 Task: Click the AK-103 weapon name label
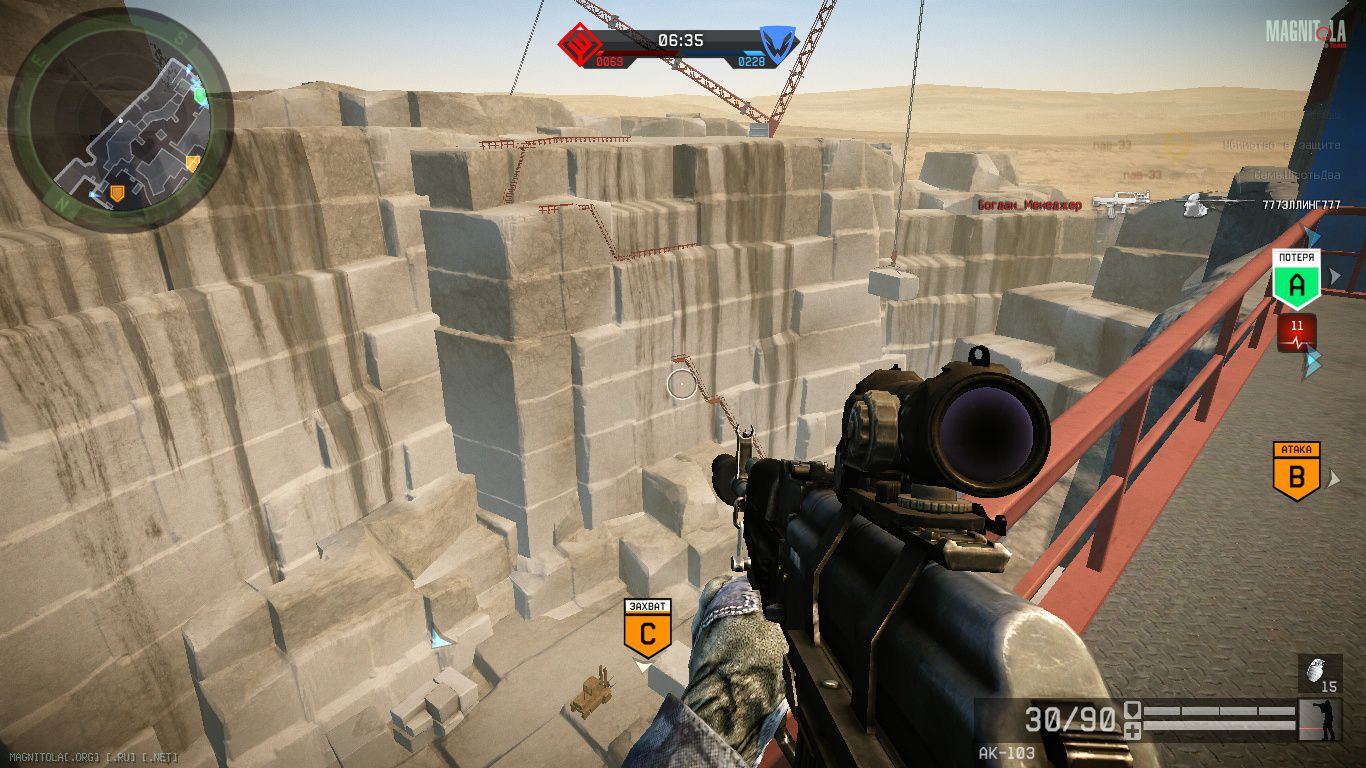[1007, 752]
